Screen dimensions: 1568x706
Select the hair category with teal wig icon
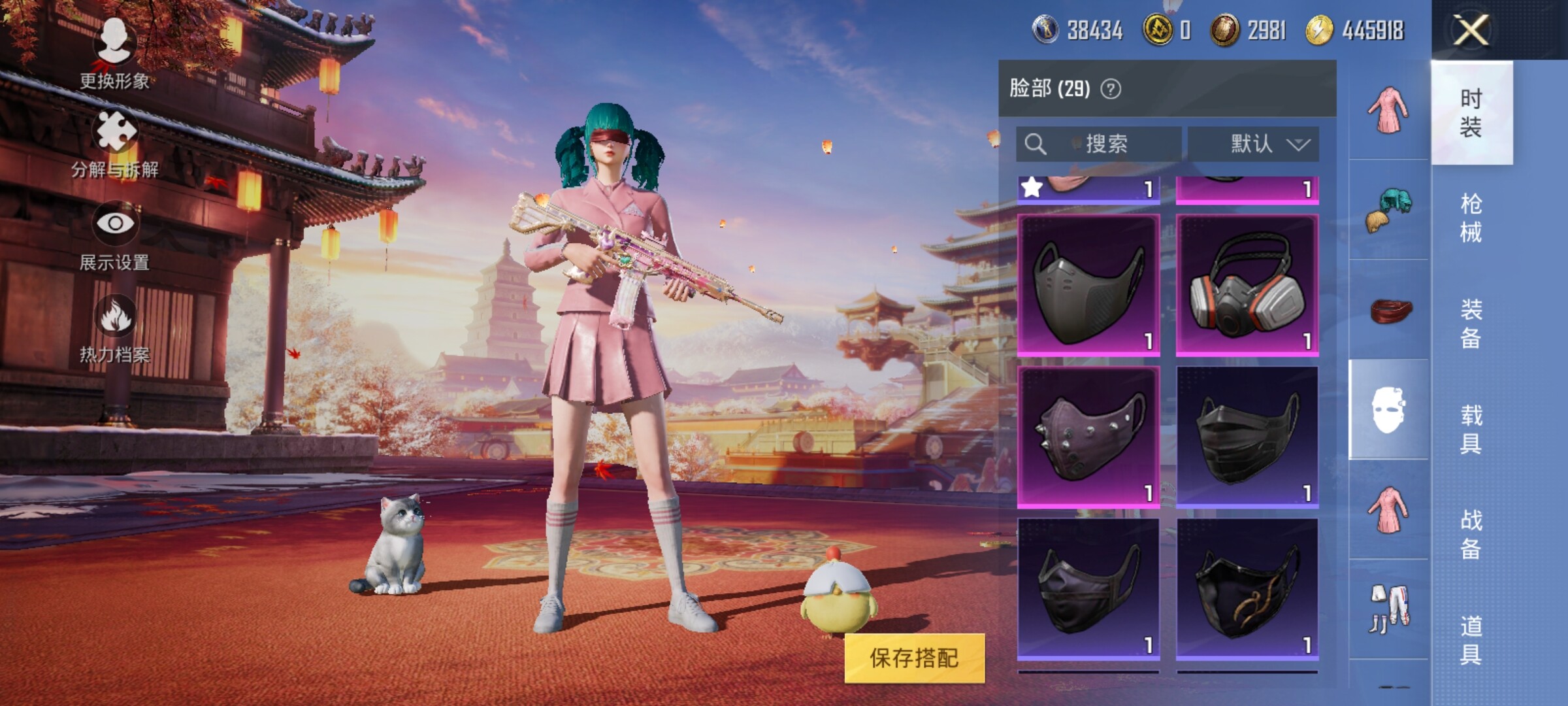coord(1388,209)
